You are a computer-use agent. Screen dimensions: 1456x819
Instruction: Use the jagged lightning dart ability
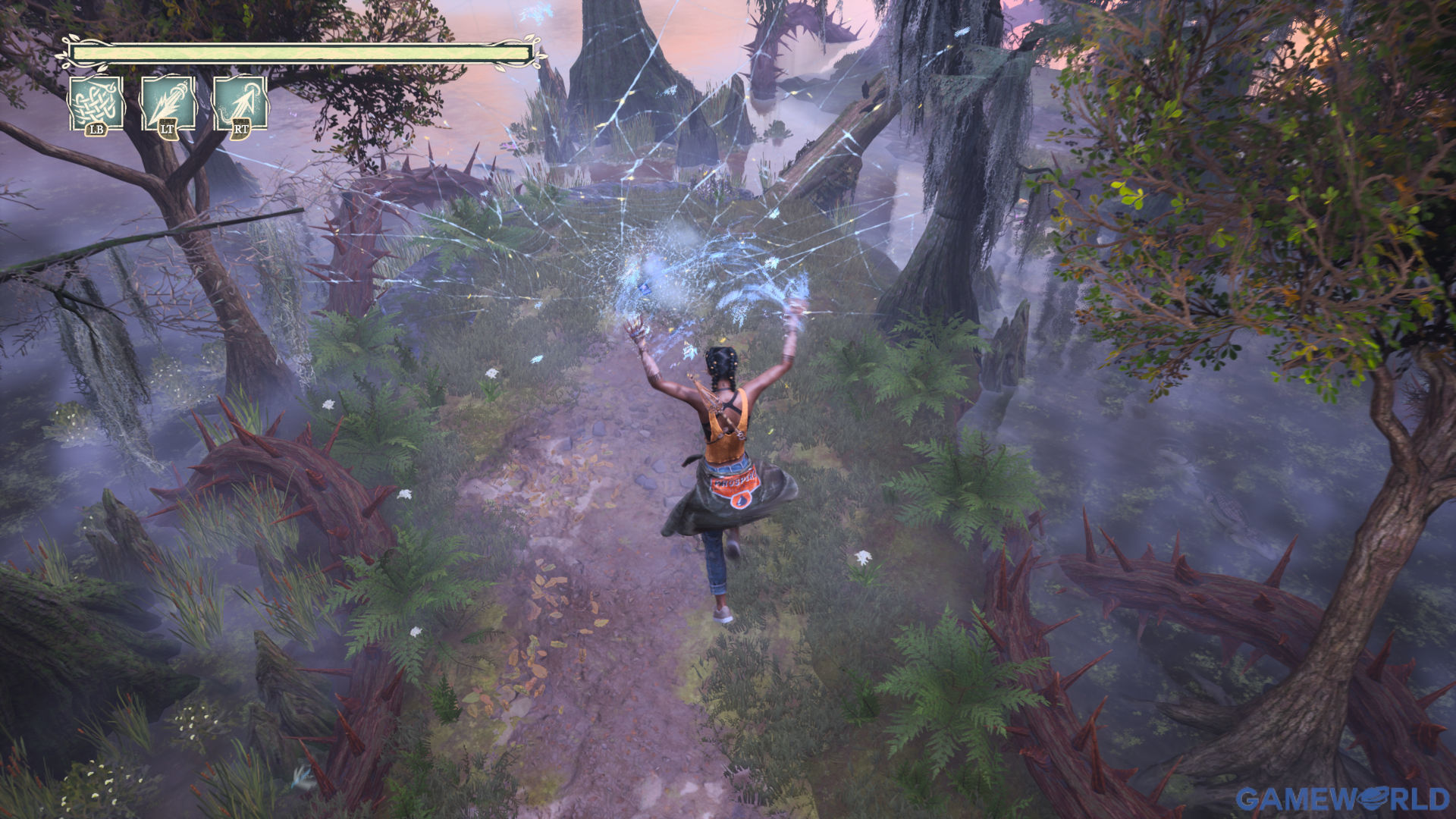[x=168, y=104]
